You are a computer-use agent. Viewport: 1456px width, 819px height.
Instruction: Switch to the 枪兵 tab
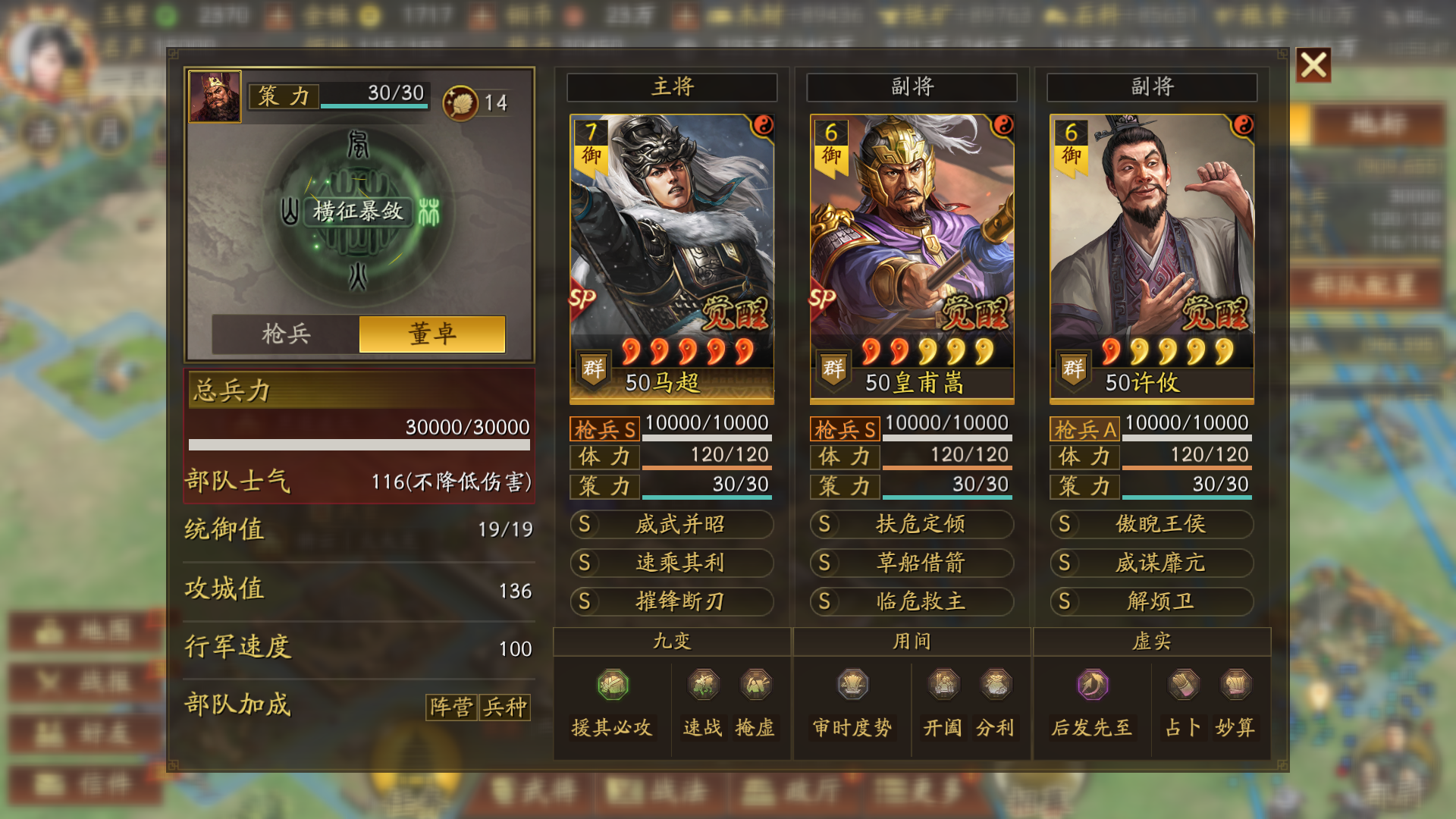click(286, 334)
